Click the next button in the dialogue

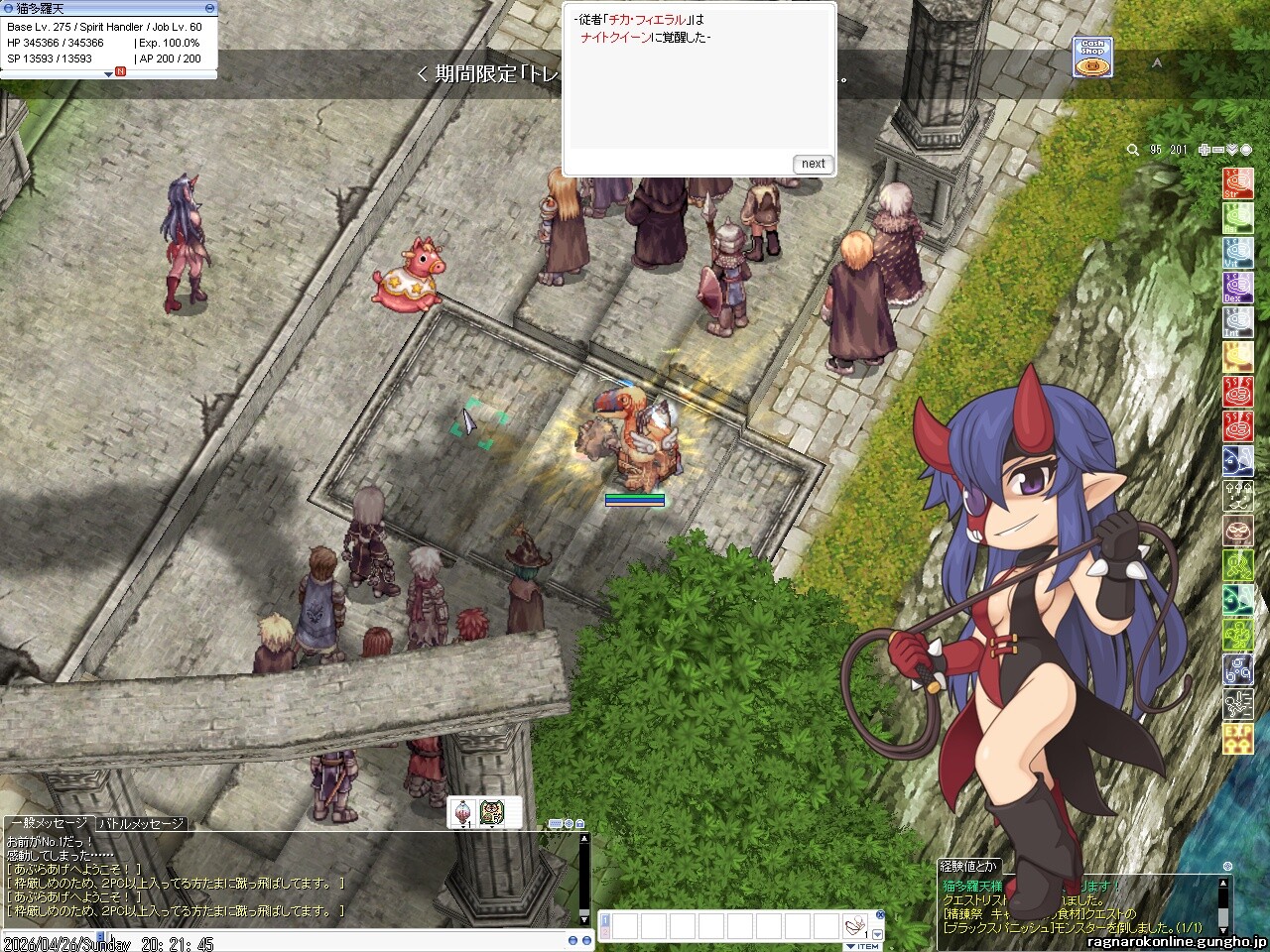pyautogui.click(x=813, y=164)
